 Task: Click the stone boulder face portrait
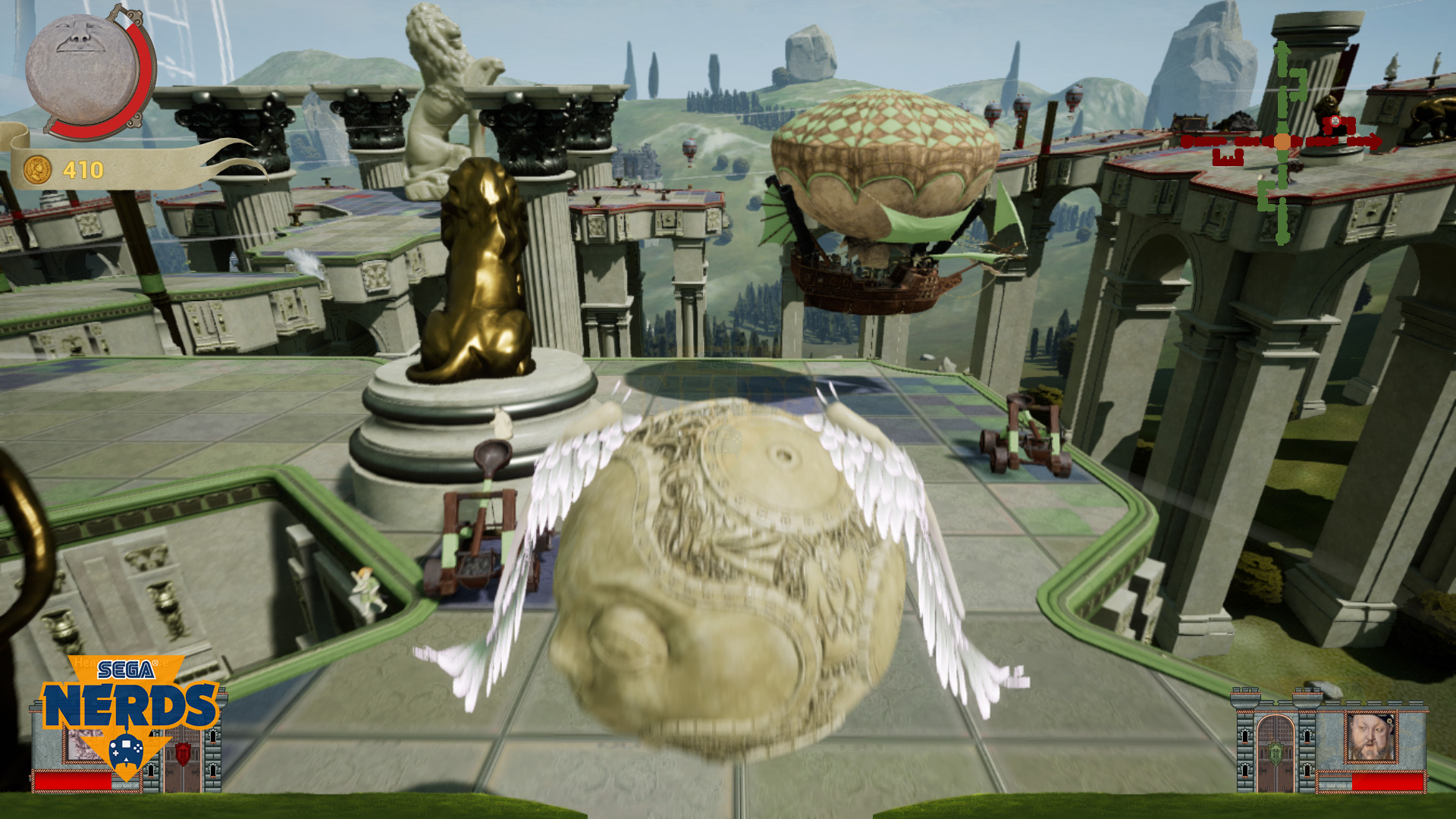(x=82, y=70)
